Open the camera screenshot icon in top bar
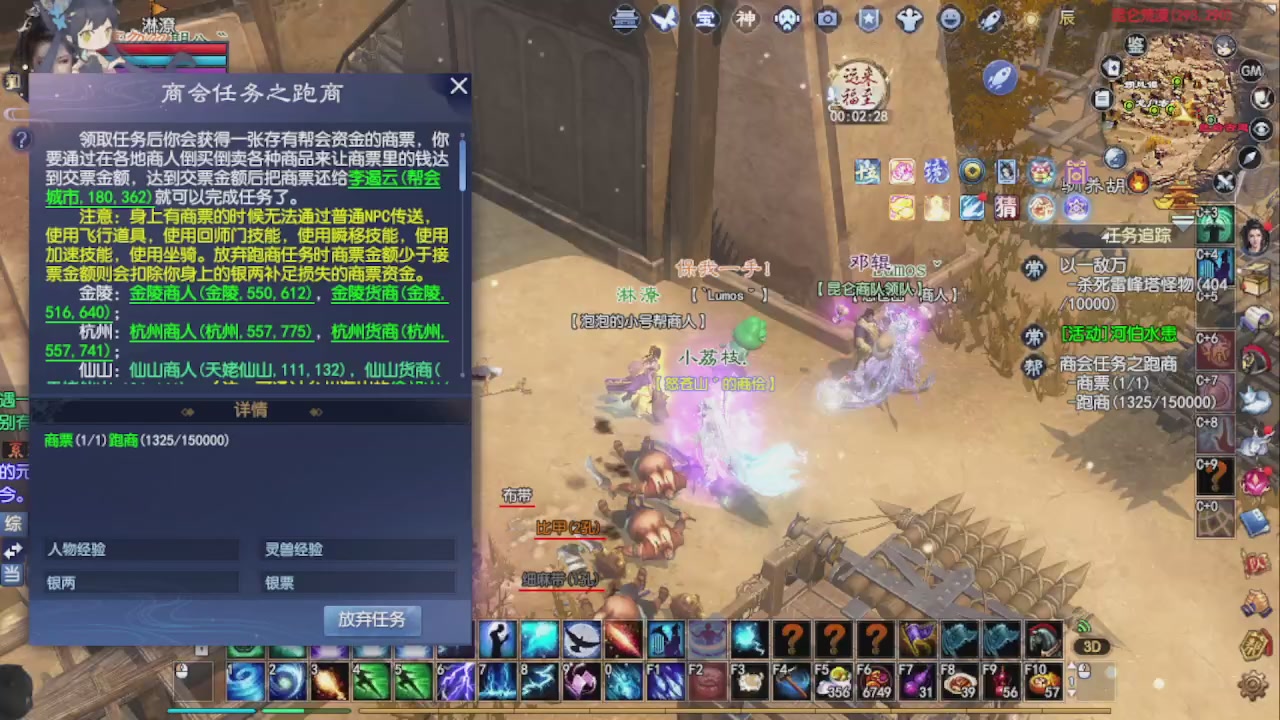1280x720 pixels. (827, 19)
